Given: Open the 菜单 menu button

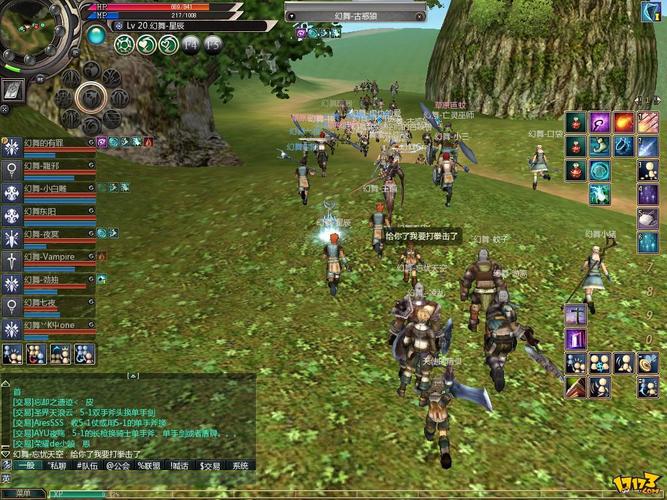Looking at the screenshot, I should coord(23,493).
